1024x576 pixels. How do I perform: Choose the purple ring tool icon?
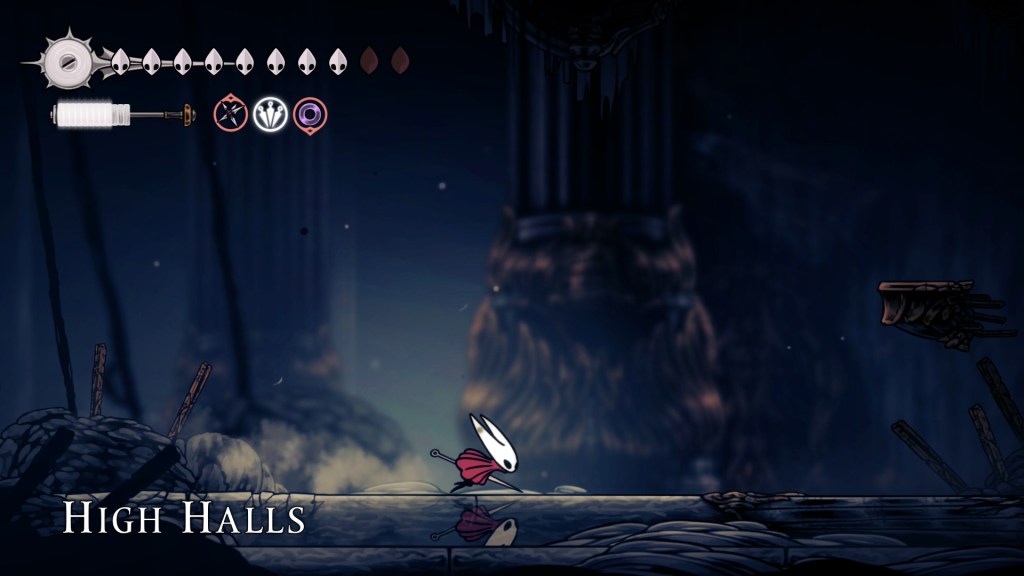(x=310, y=114)
